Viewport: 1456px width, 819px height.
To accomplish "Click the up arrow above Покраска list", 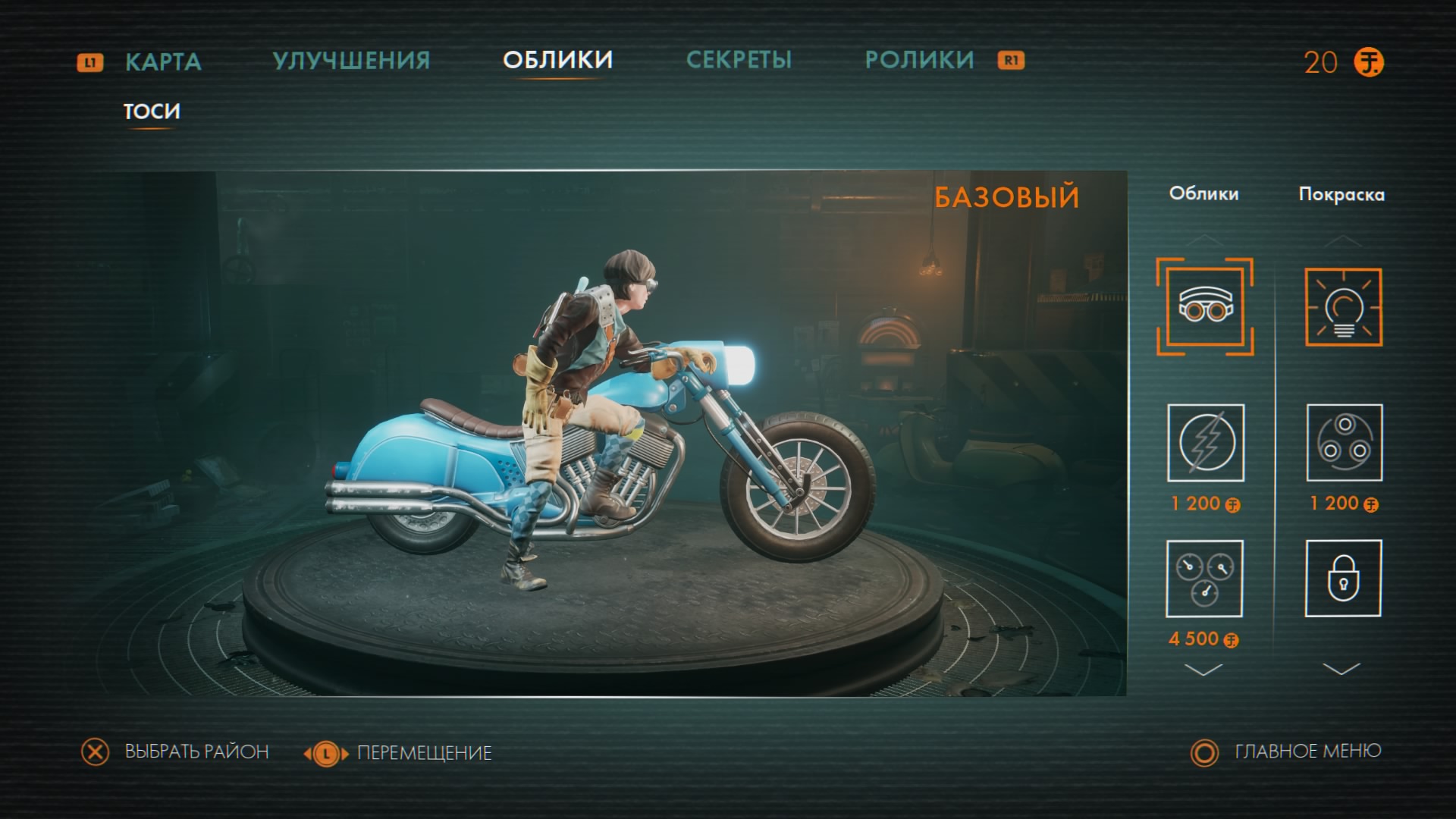I will 1342,241.
